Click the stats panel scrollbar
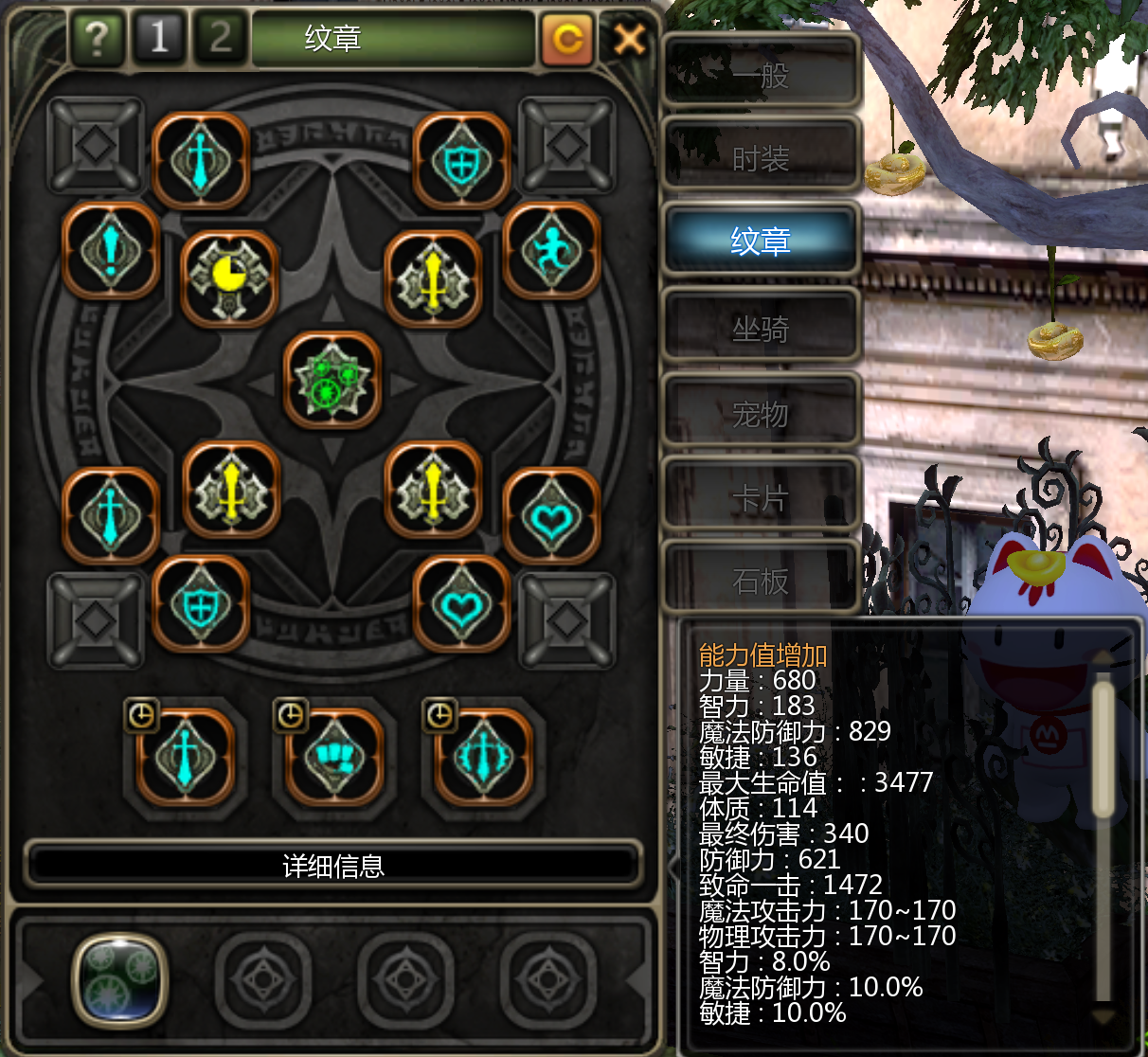1148x1057 pixels. [x=1103, y=748]
